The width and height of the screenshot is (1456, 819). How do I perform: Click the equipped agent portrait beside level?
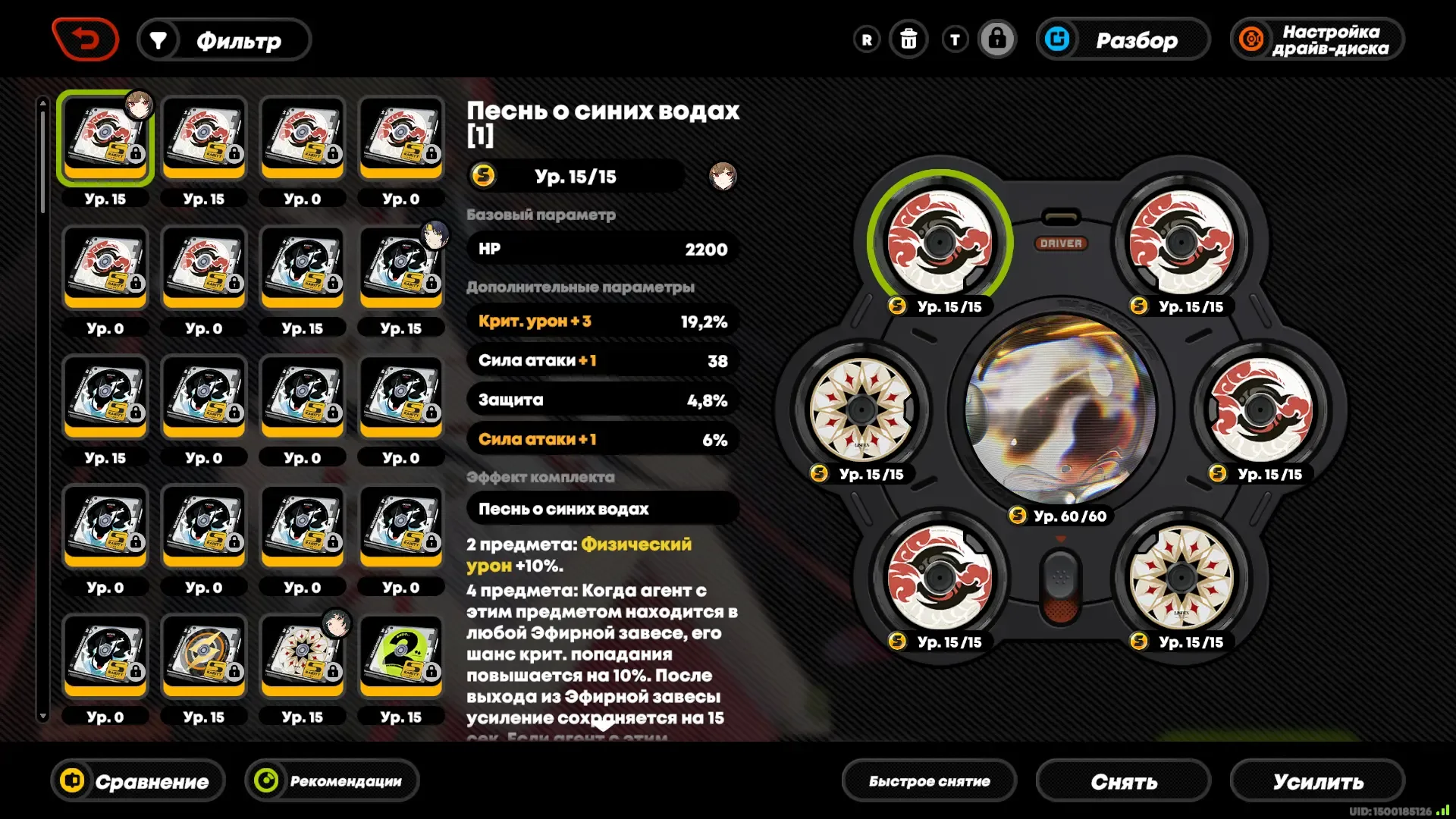[722, 177]
